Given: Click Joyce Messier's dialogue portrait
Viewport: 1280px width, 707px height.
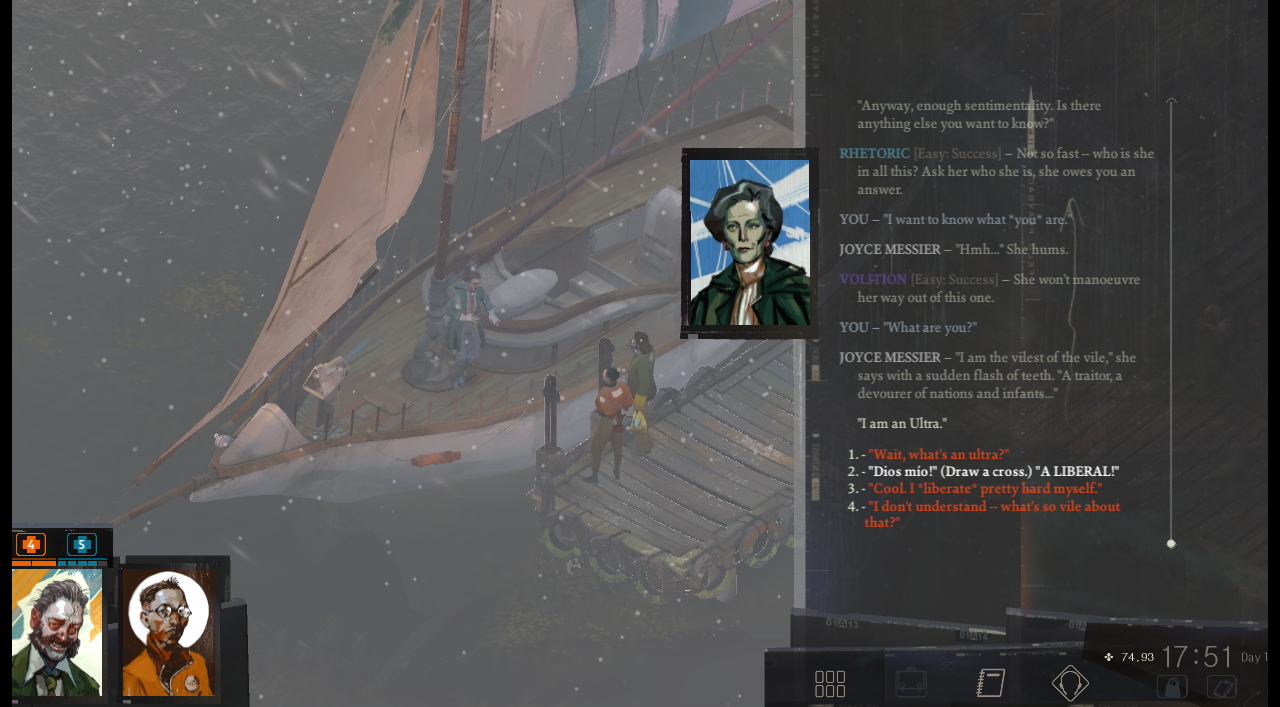Looking at the screenshot, I should pyautogui.click(x=749, y=243).
